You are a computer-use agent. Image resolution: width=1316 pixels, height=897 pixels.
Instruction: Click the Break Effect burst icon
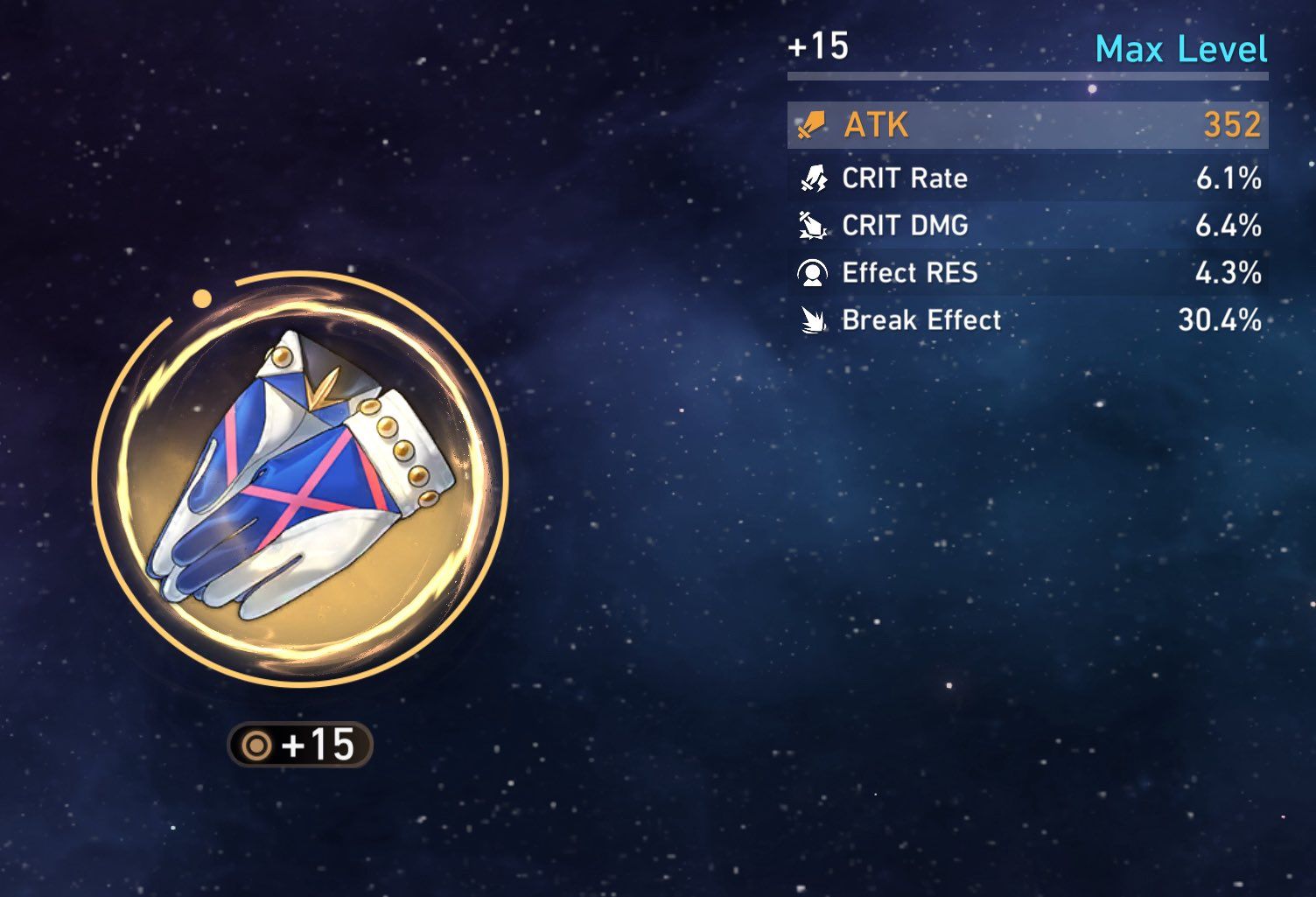(815, 320)
